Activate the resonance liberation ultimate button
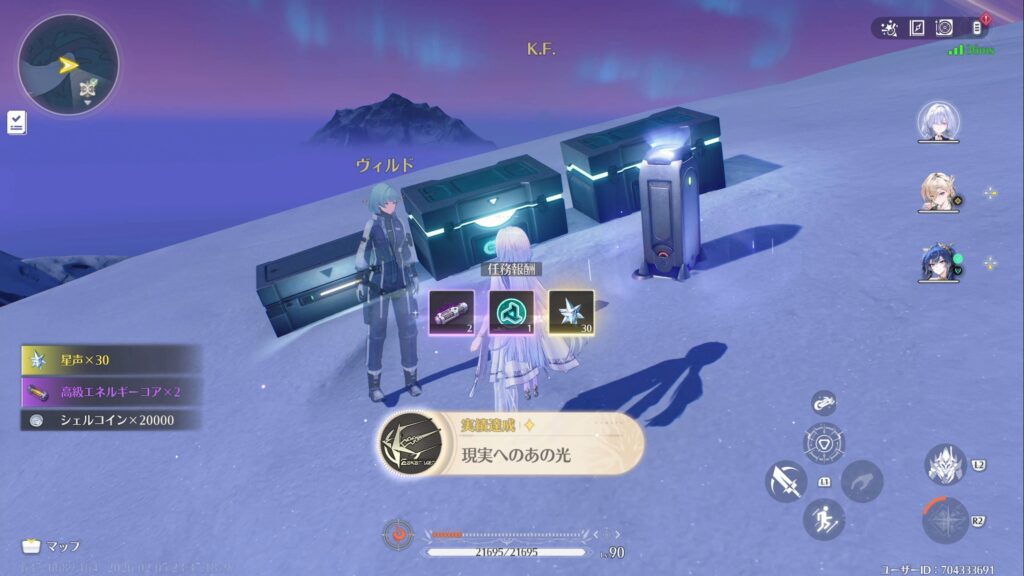Image resolution: width=1024 pixels, height=576 pixels. [944, 520]
